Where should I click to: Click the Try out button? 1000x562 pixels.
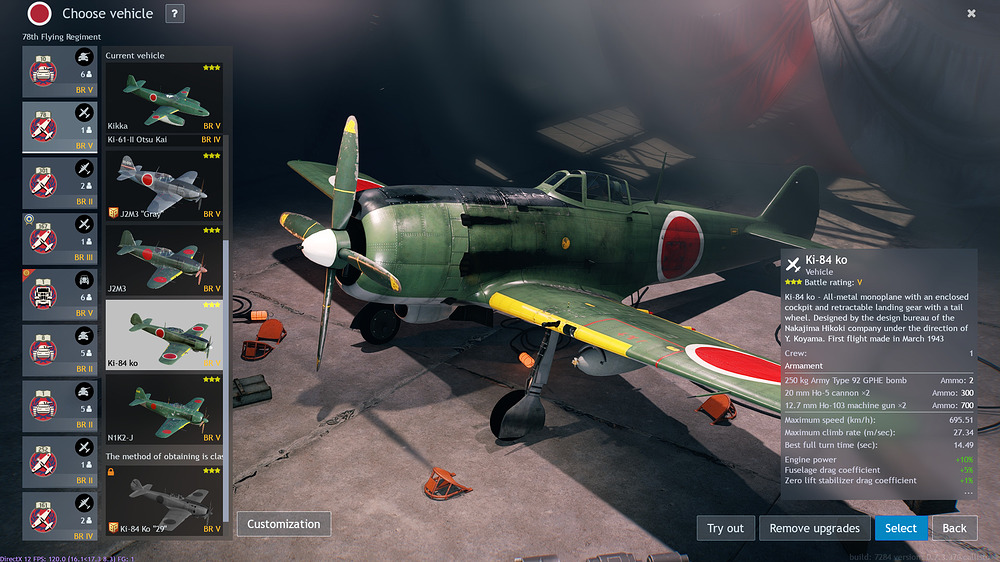point(725,528)
